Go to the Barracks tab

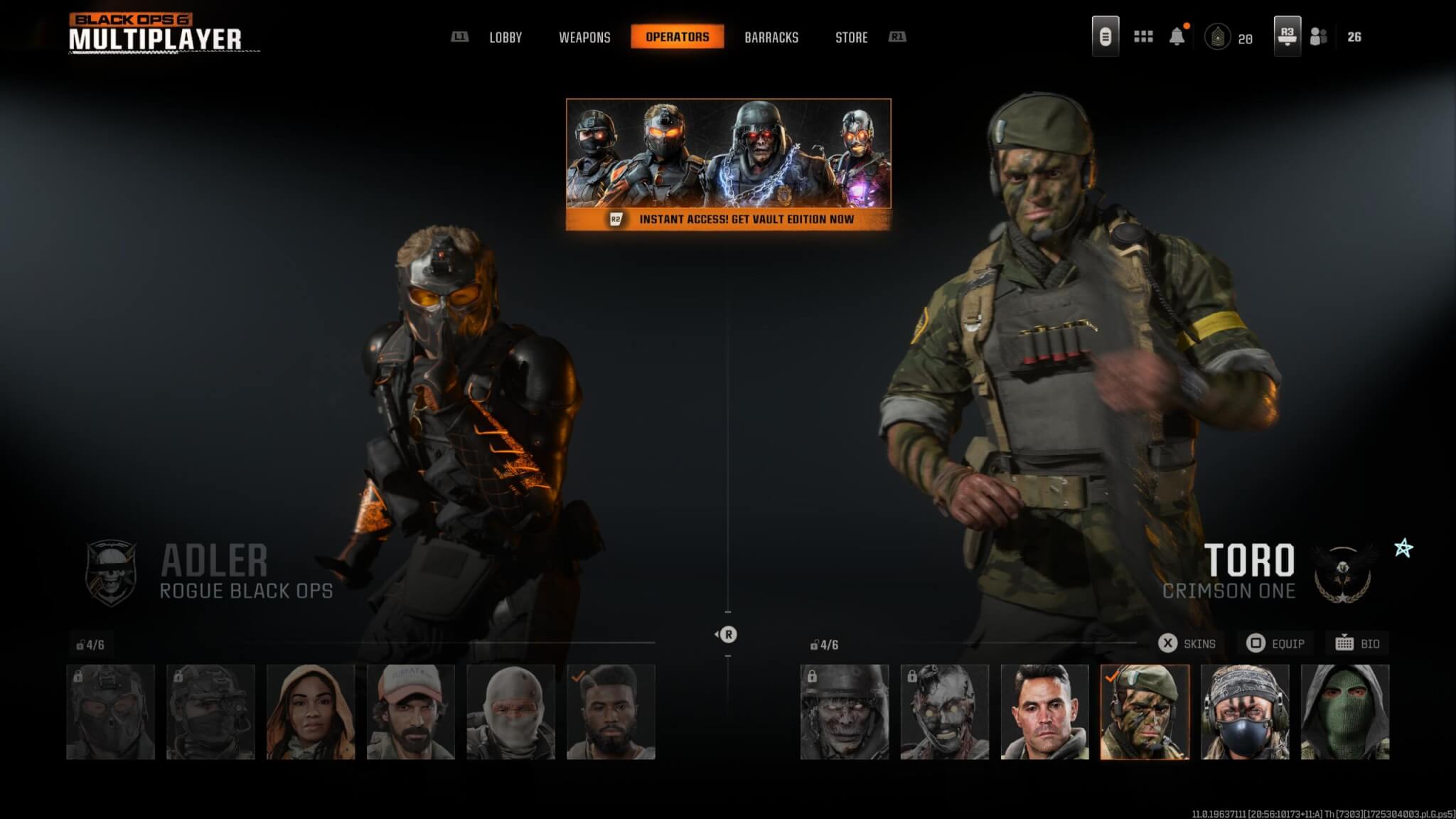[x=771, y=38]
